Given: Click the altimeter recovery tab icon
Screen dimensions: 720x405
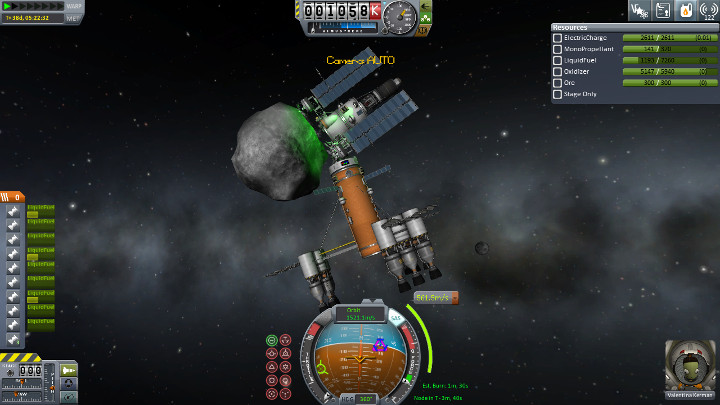Looking at the screenshot, I should tap(425, 17).
